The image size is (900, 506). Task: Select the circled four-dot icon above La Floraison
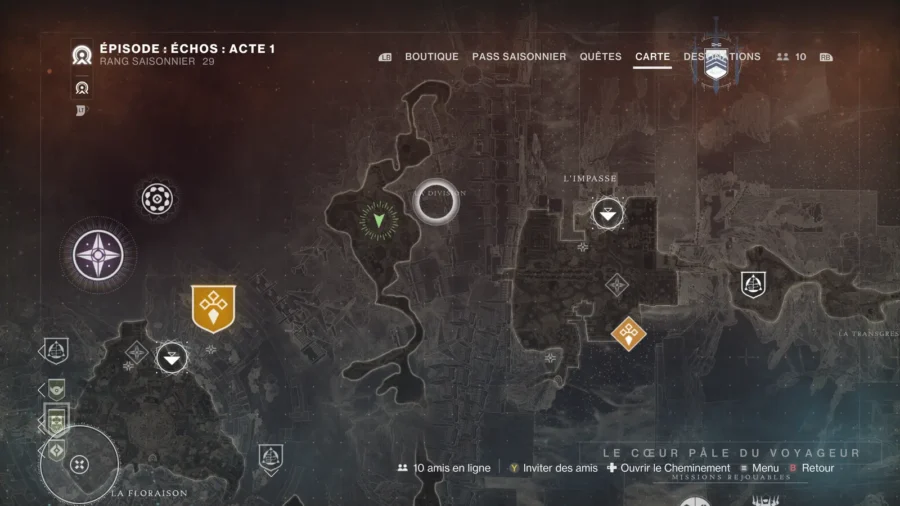pos(80,464)
